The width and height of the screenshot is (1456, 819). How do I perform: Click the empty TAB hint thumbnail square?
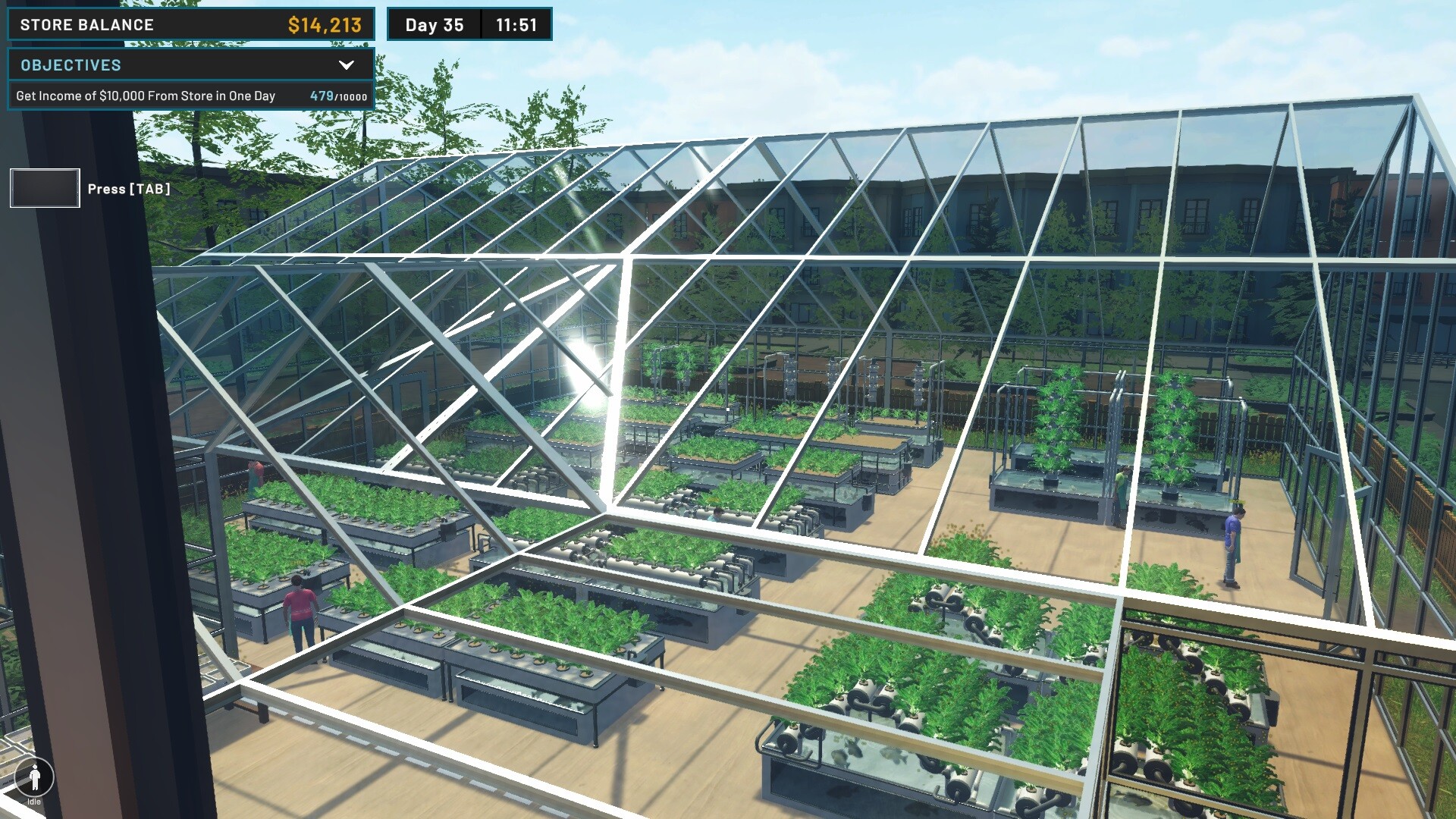tap(44, 187)
